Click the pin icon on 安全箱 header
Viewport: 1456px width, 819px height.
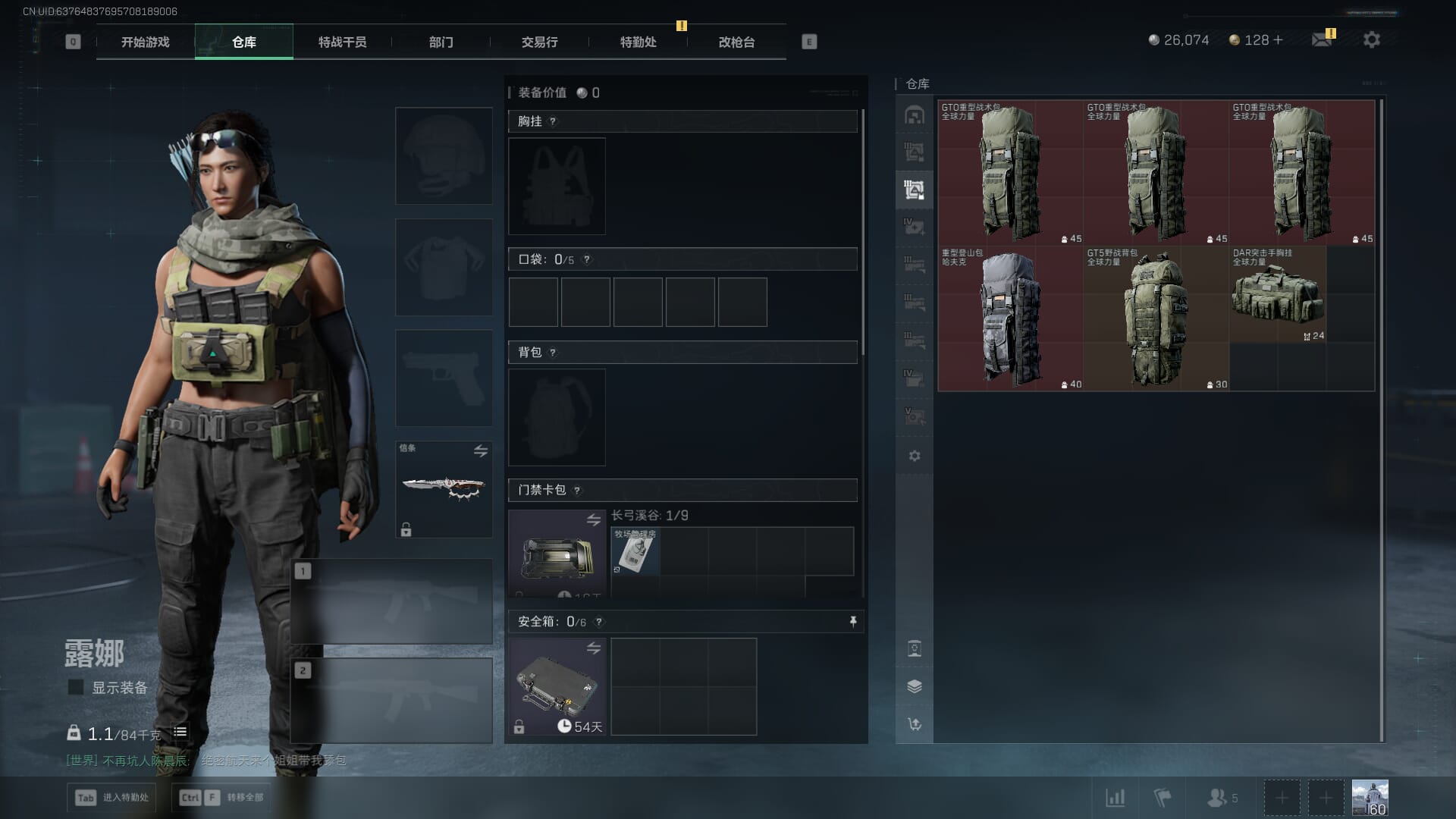pyautogui.click(x=853, y=622)
